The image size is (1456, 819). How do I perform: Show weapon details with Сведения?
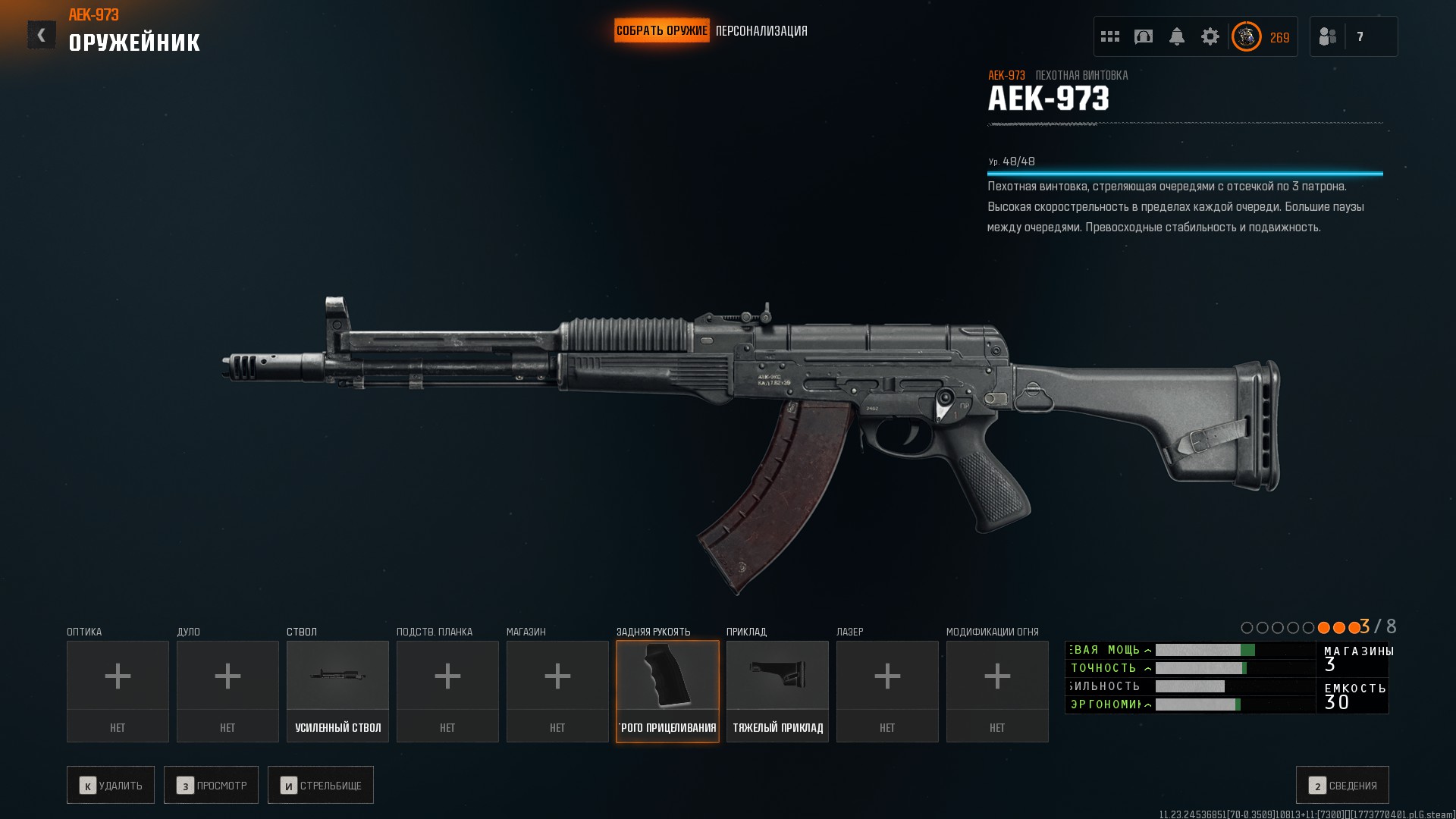1342,785
